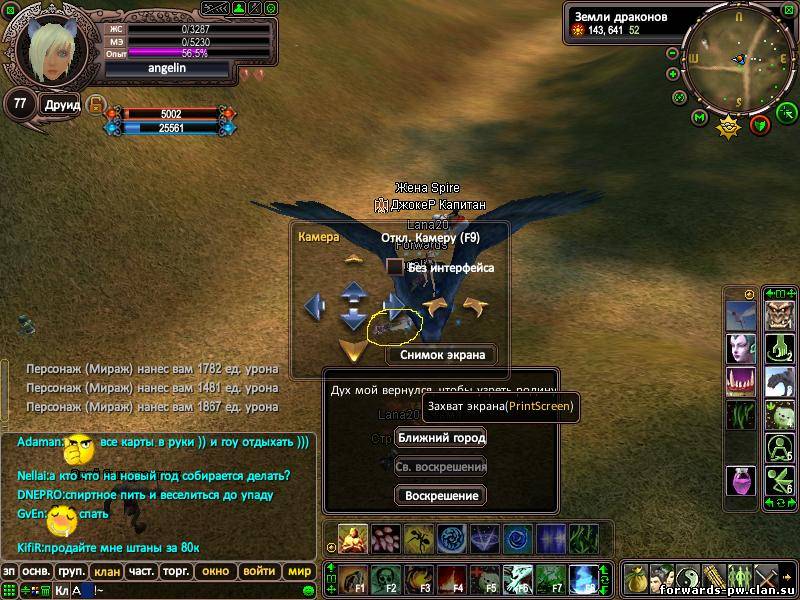Open the мир chat tab

tap(298, 572)
